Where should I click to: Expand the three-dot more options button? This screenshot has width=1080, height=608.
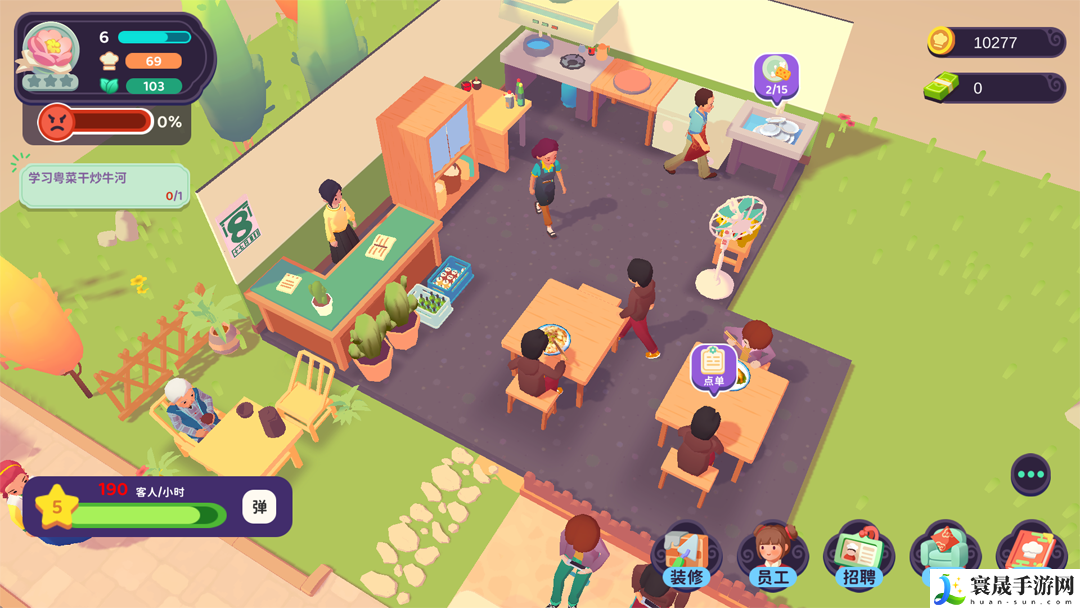click(1030, 474)
